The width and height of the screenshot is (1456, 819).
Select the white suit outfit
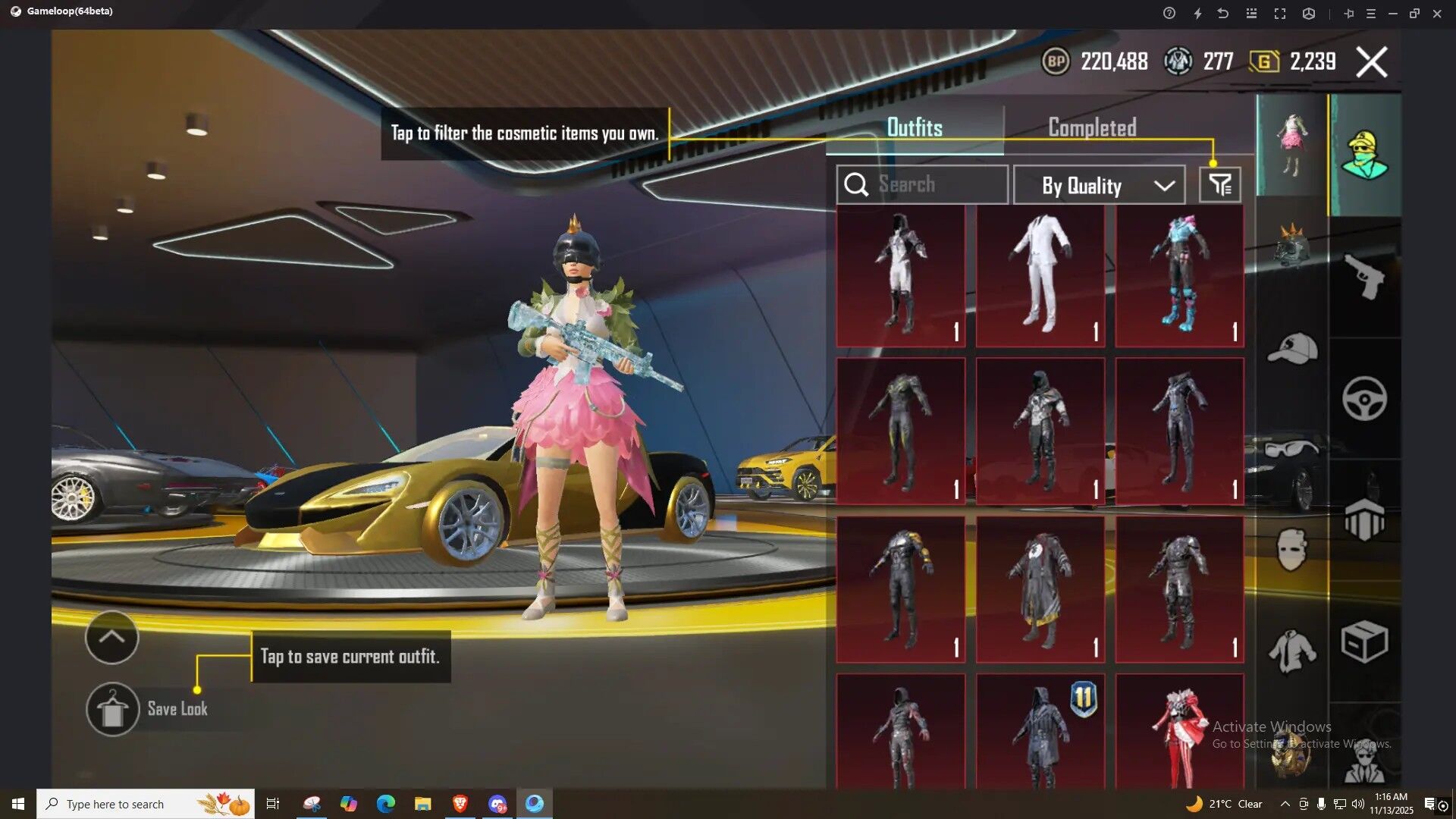point(1040,276)
